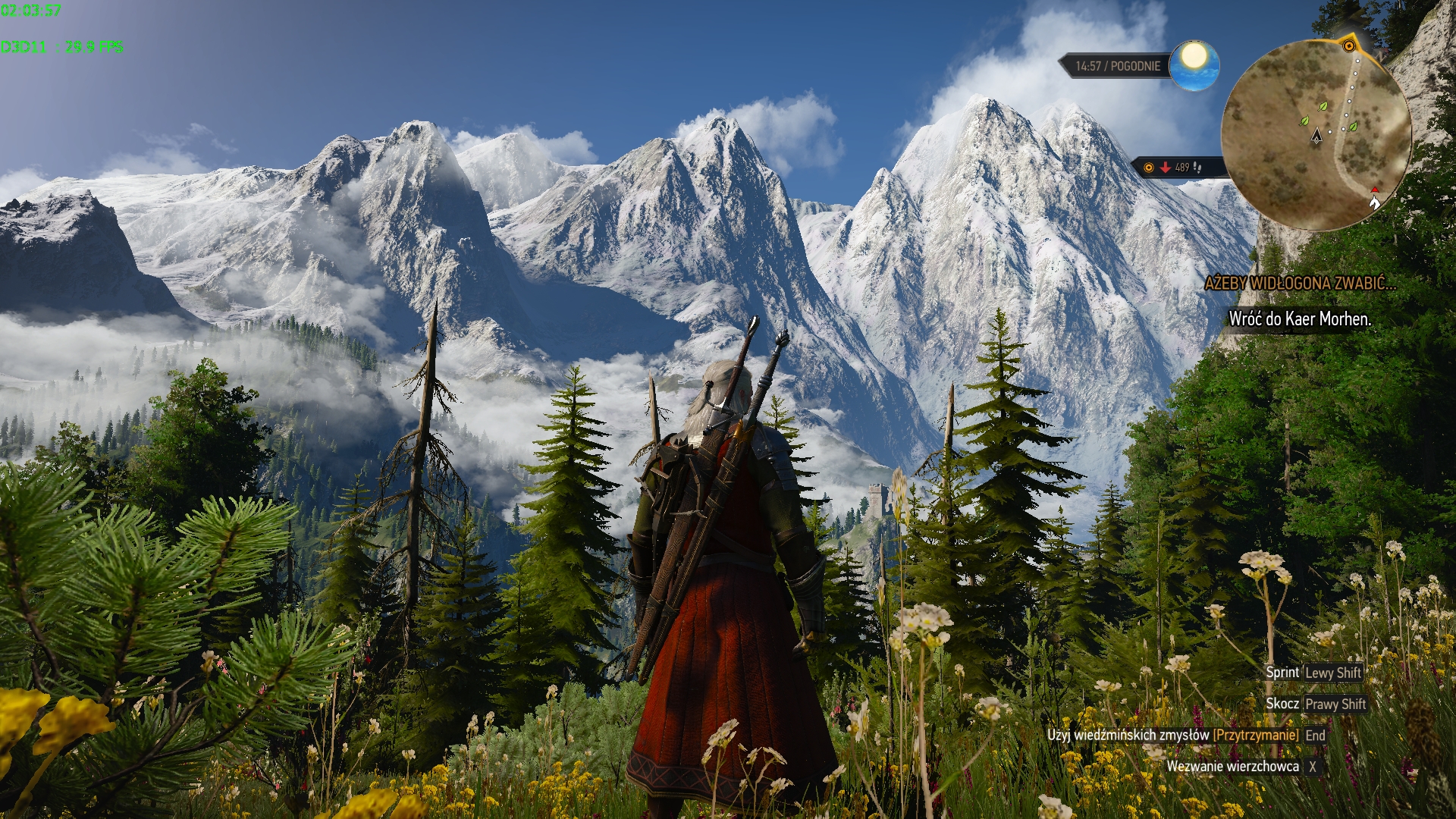This screenshot has height=819, width=1456.
Task: Click the time and weather label "14:57 / Pogodnie"
Action: tap(1117, 66)
